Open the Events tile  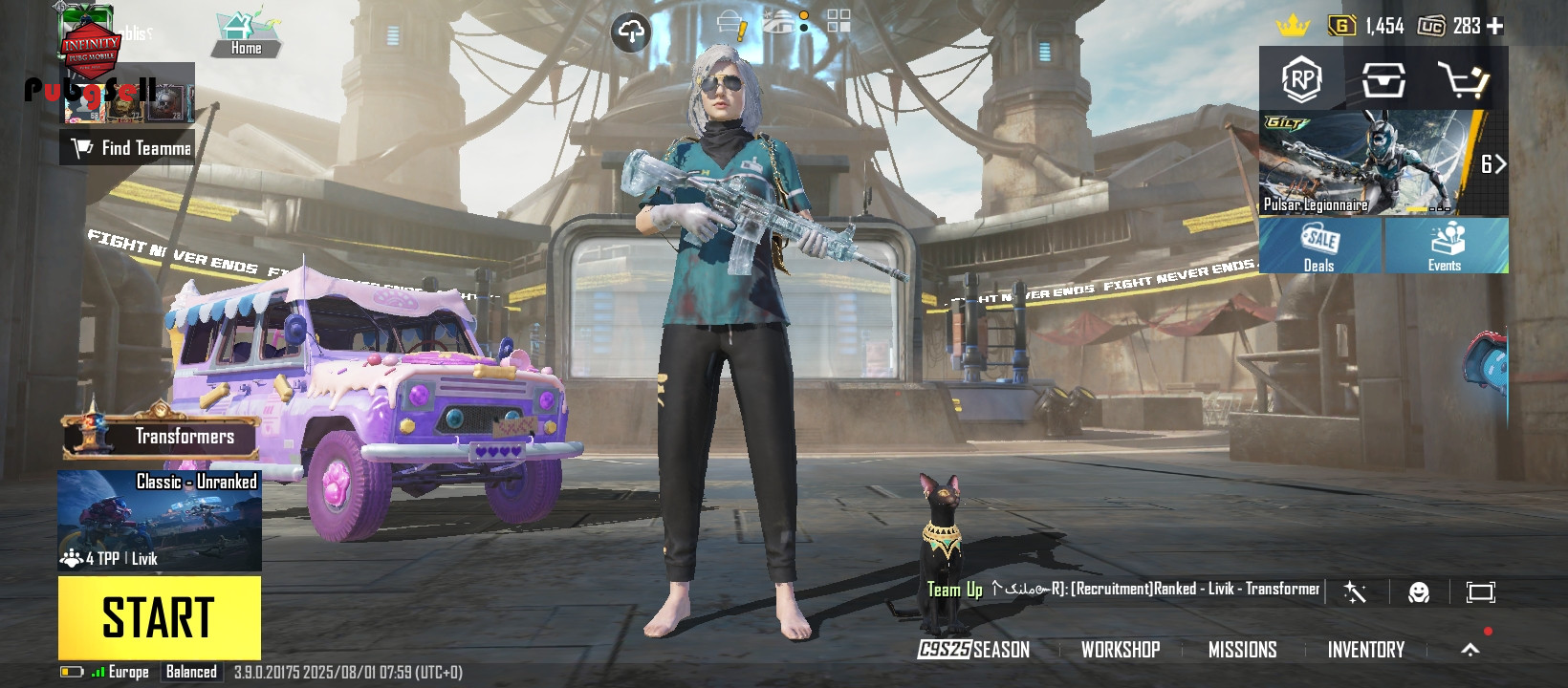click(1446, 246)
